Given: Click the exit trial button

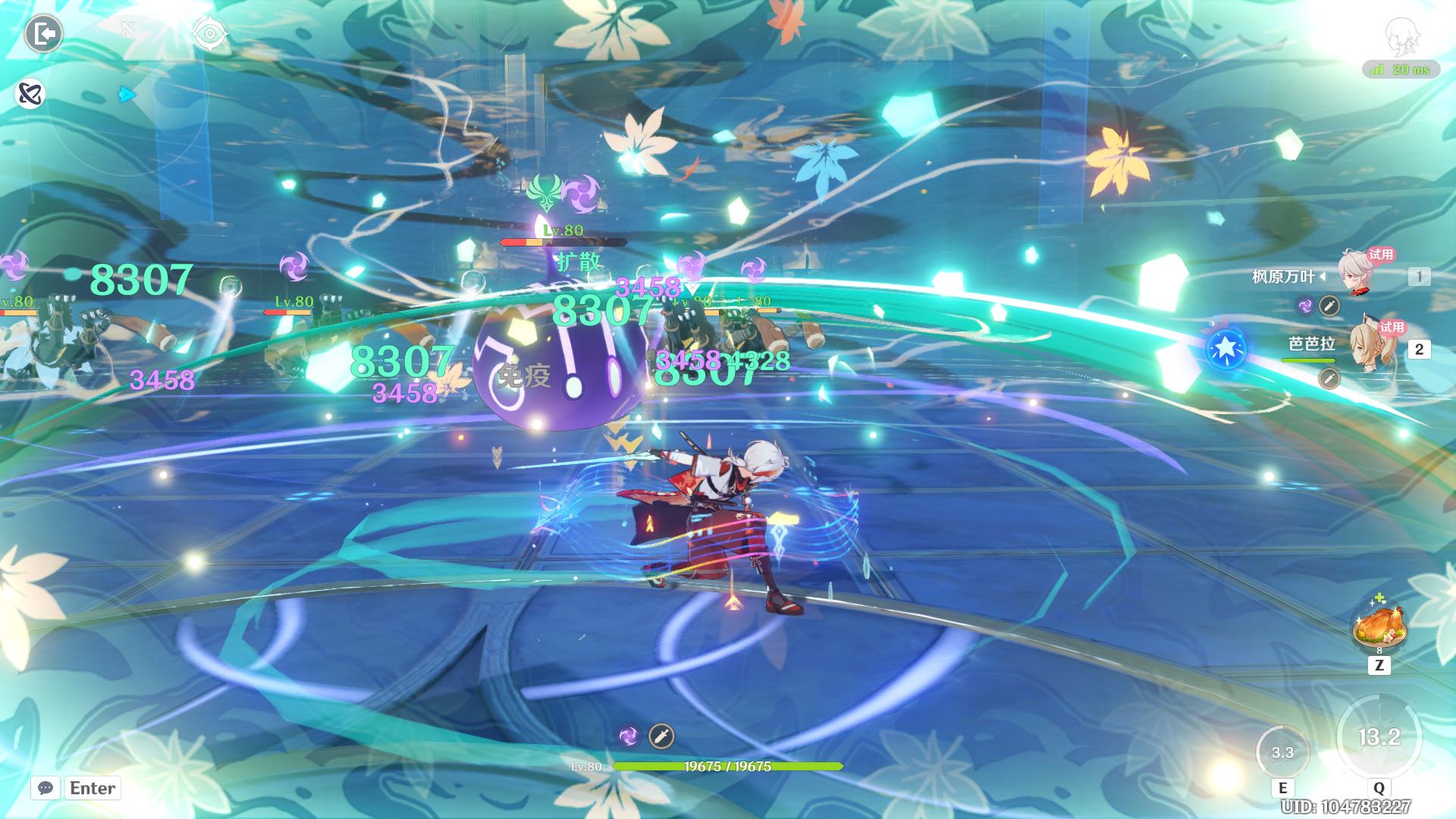Looking at the screenshot, I should point(43,34).
